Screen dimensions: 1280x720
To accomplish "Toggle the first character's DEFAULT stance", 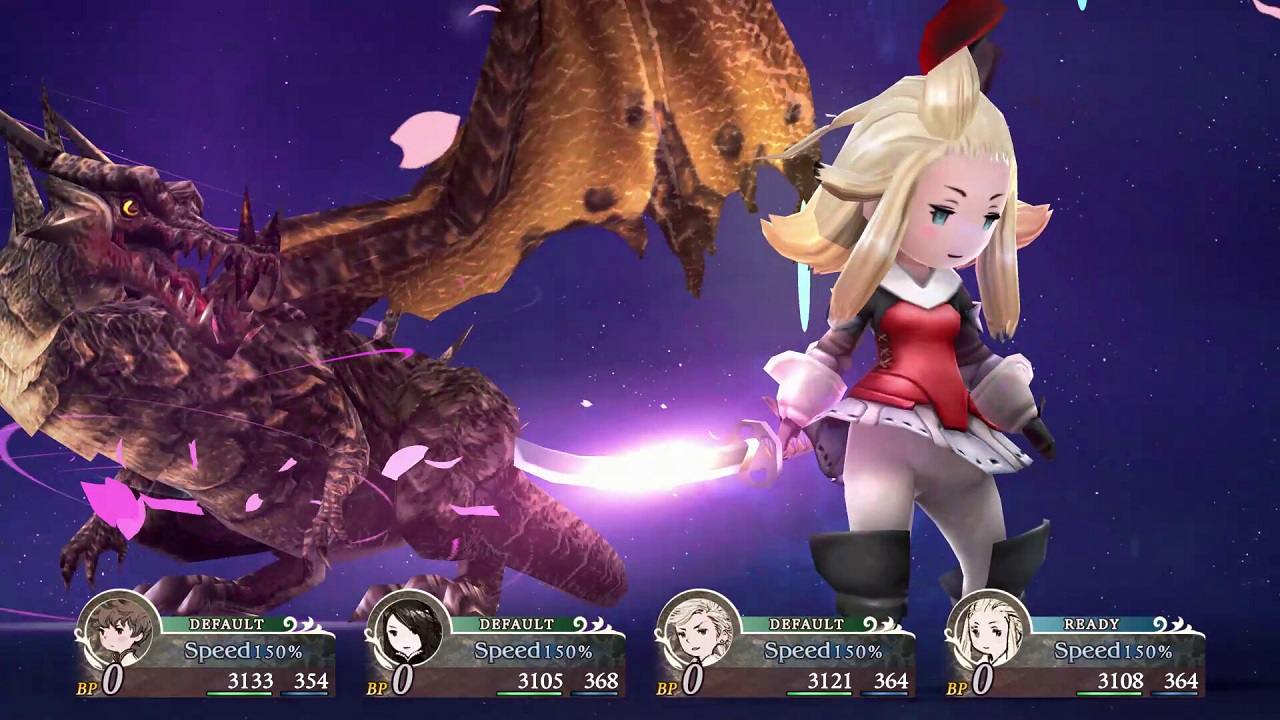I will 228,623.
